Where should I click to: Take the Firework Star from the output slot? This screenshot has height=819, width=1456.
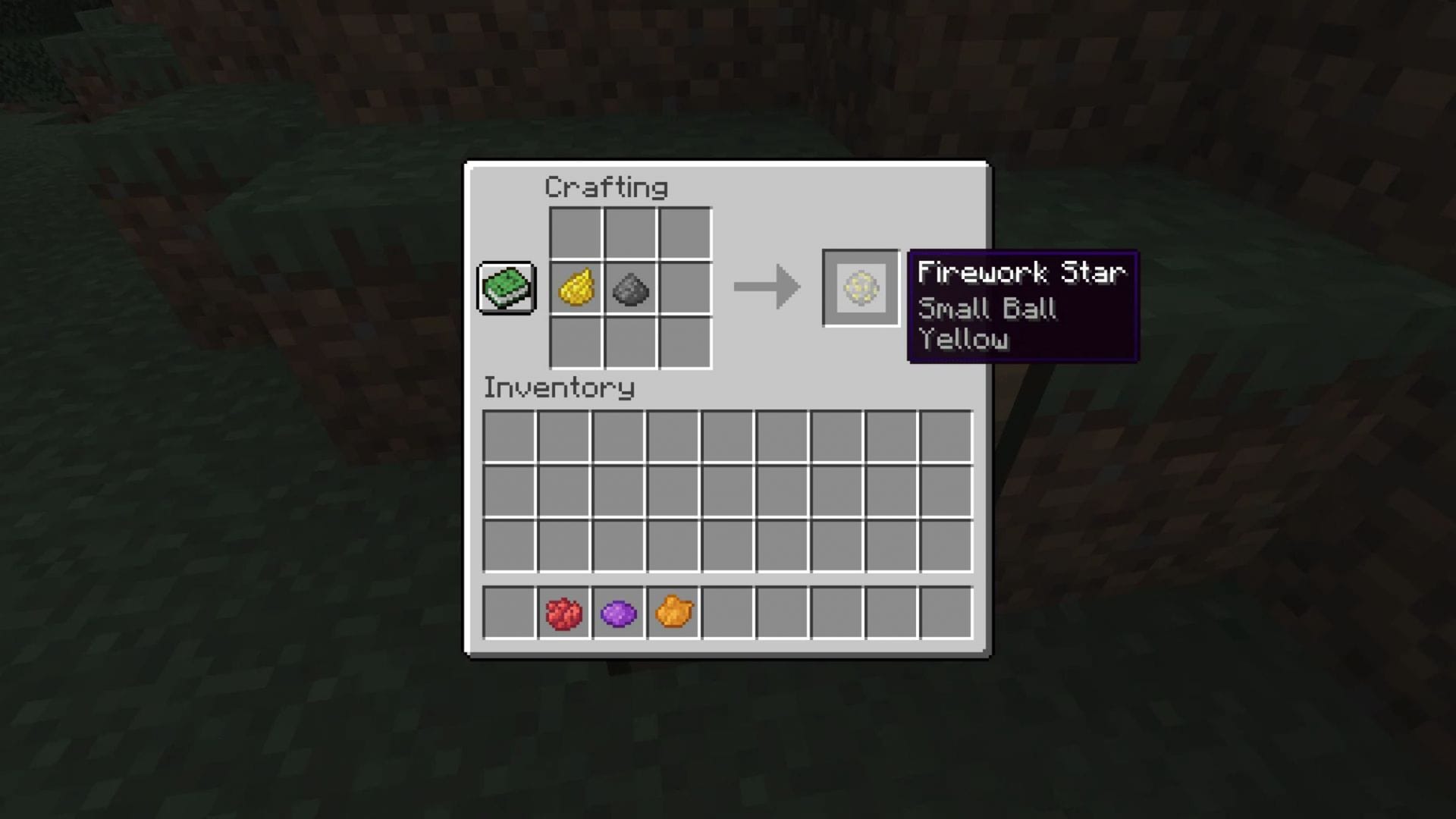[861, 288]
